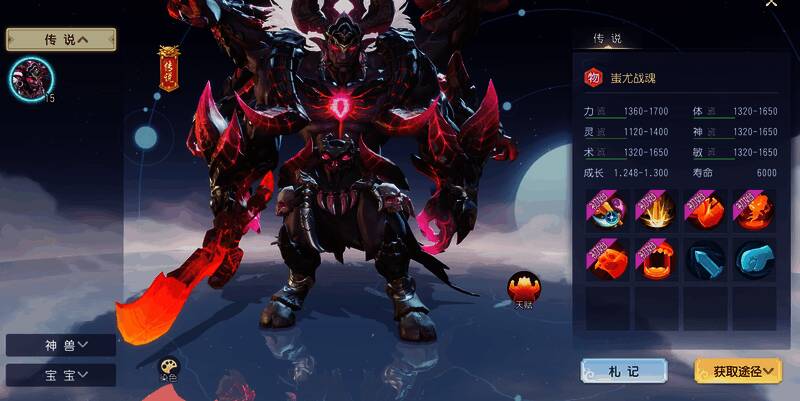Select the legendary pet portrait thumbnail

[31, 78]
